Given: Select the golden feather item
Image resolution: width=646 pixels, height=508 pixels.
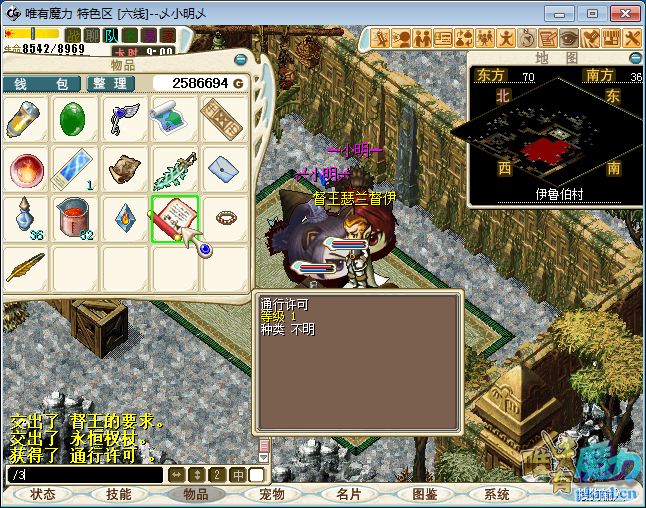Looking at the screenshot, I should [25, 266].
